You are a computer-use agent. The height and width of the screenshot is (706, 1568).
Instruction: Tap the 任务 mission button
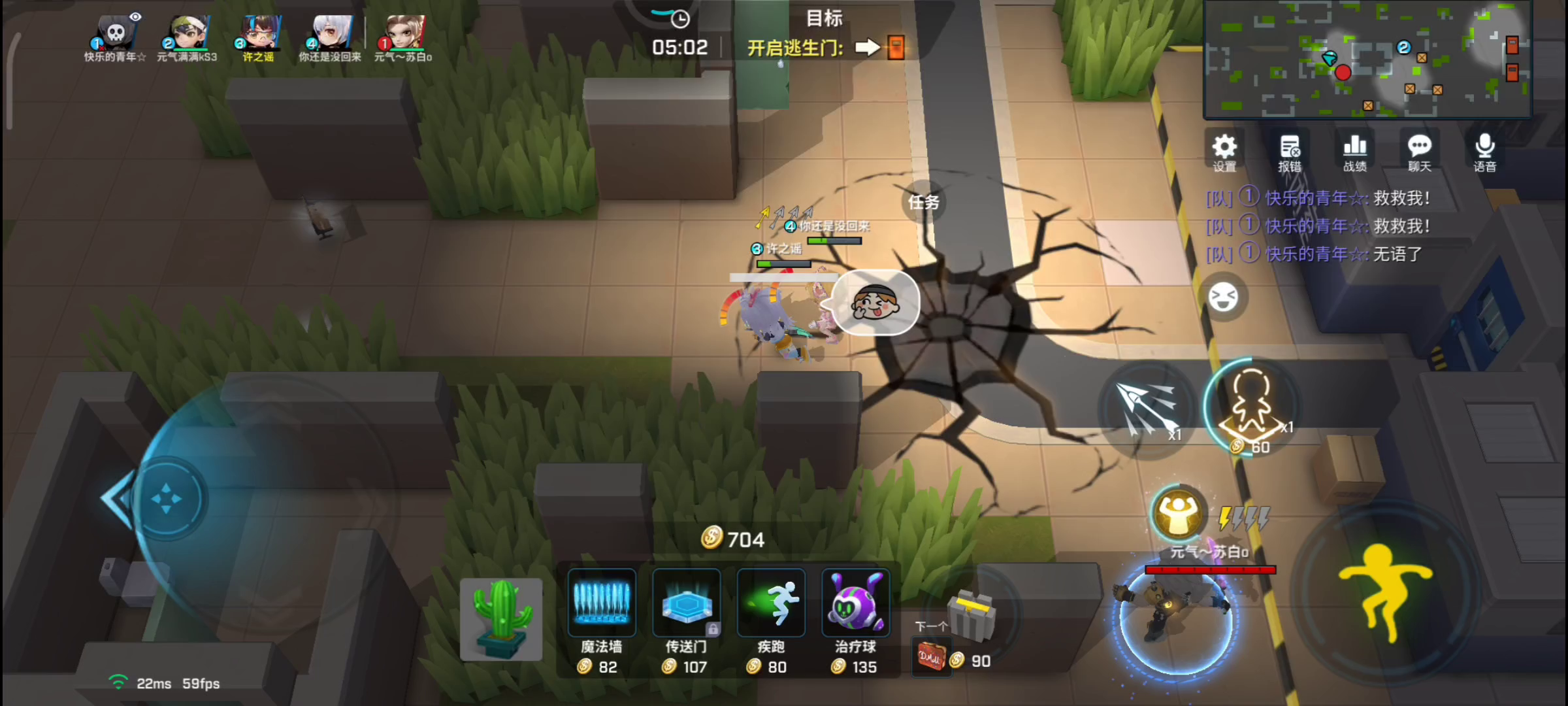[x=923, y=203]
